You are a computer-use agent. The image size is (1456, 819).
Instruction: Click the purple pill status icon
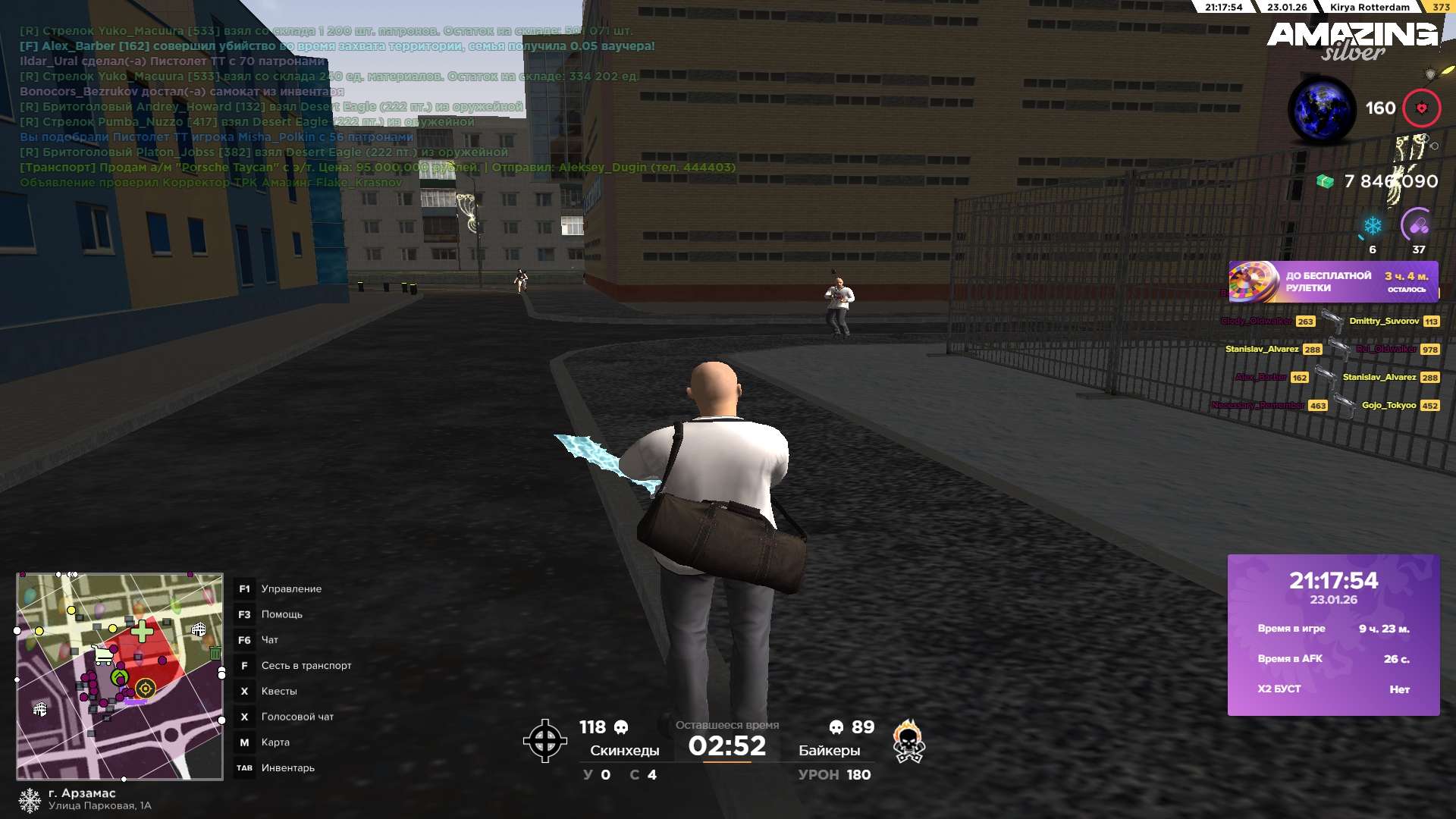pyautogui.click(x=1418, y=225)
